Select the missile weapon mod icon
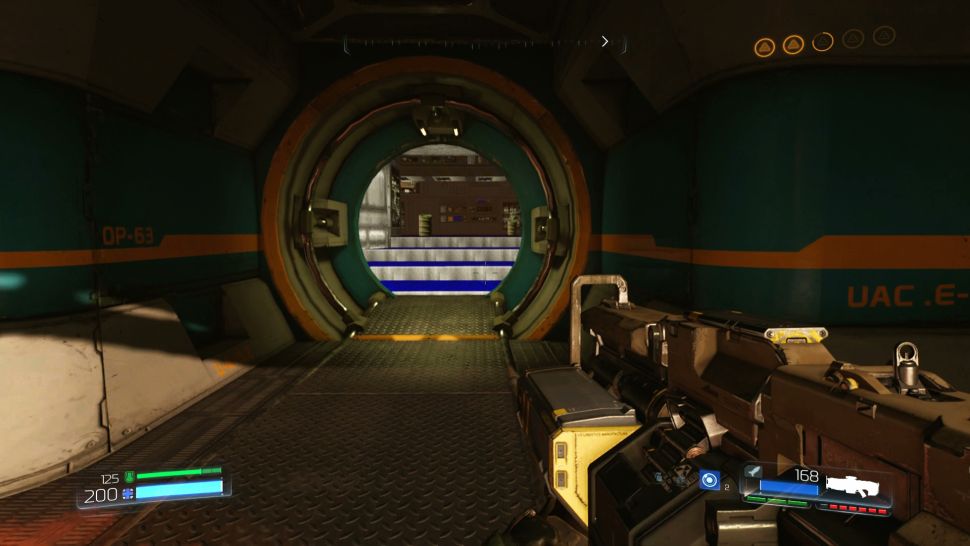Image resolution: width=970 pixels, height=546 pixels. coord(751,471)
